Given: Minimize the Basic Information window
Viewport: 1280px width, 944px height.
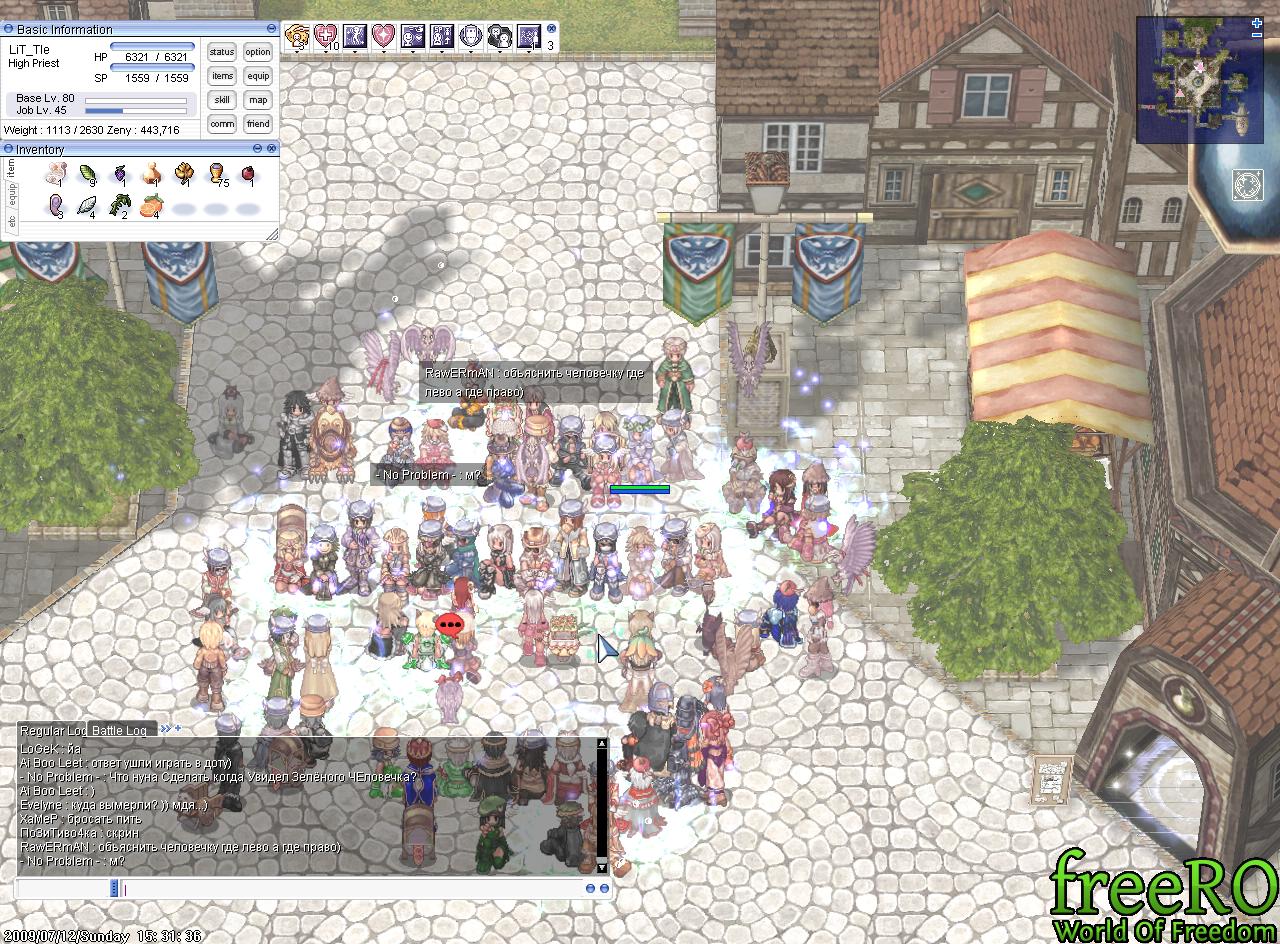Looking at the screenshot, I should pyautogui.click(x=272, y=29).
